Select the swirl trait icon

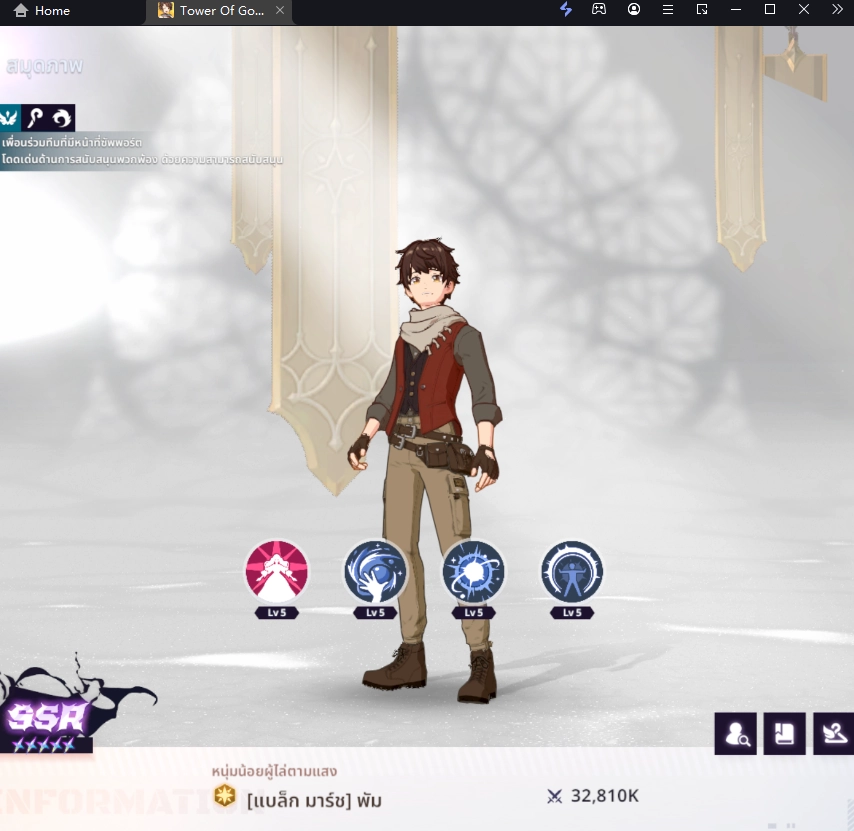tap(61, 118)
